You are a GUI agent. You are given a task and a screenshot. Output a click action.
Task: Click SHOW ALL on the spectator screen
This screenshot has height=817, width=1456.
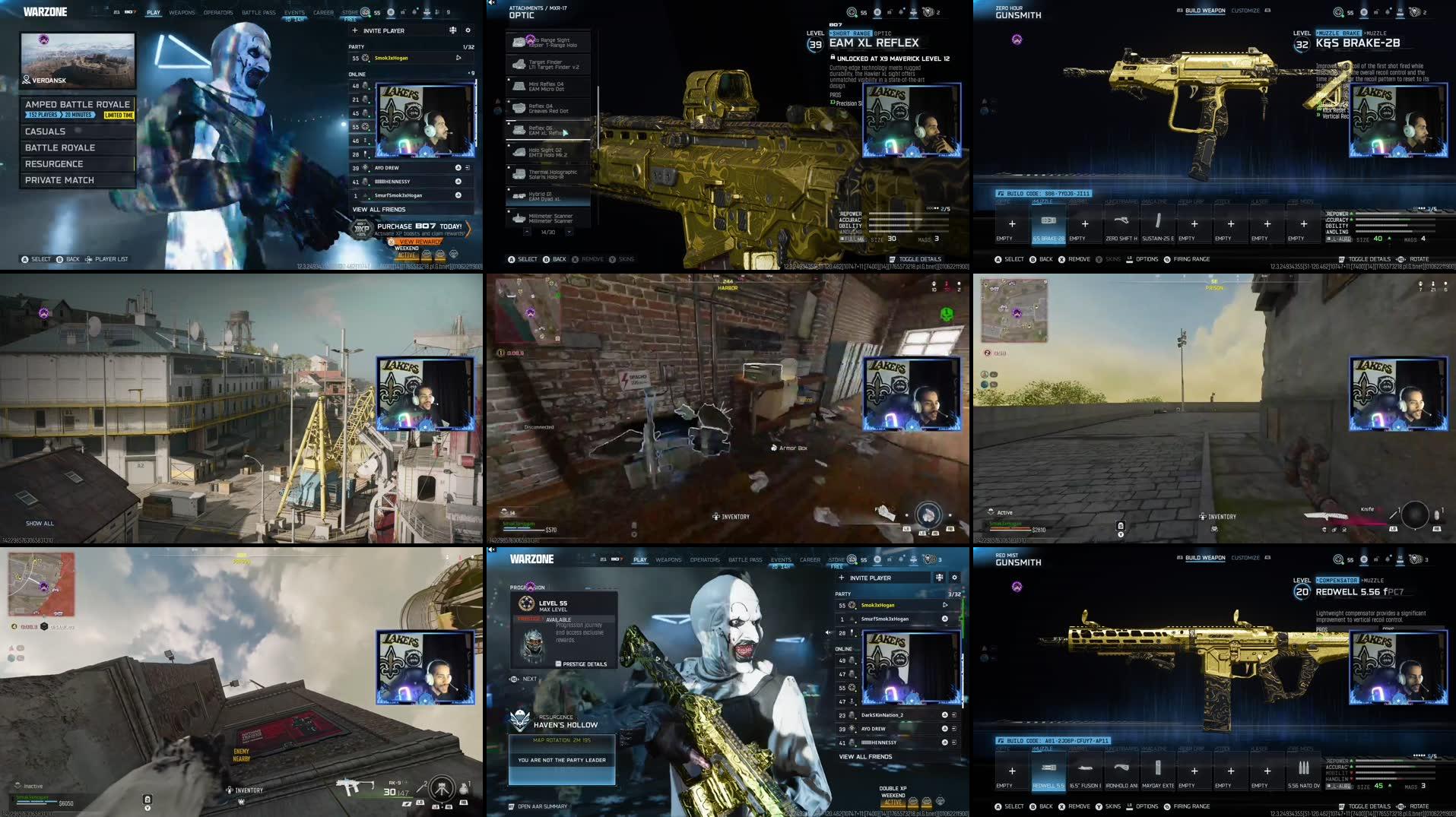point(40,523)
